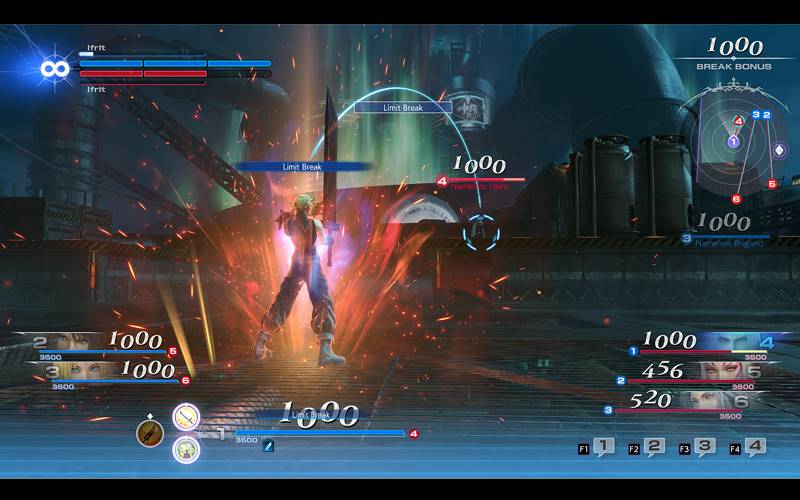Click the Nameless Hero enemy target tag
The height and width of the screenshot is (500, 800).
click(478, 184)
